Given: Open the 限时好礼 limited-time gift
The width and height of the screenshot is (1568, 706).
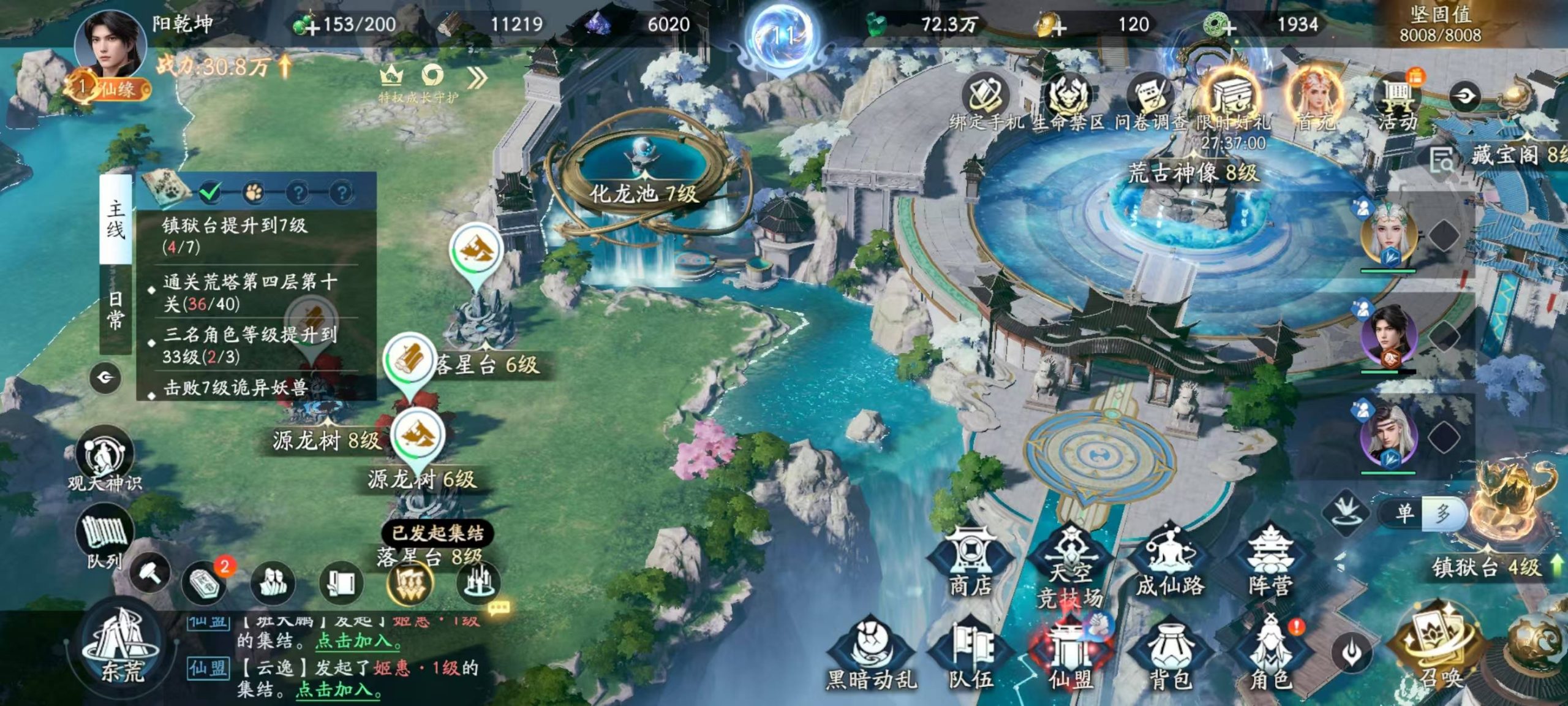Looking at the screenshot, I should click(1234, 101).
